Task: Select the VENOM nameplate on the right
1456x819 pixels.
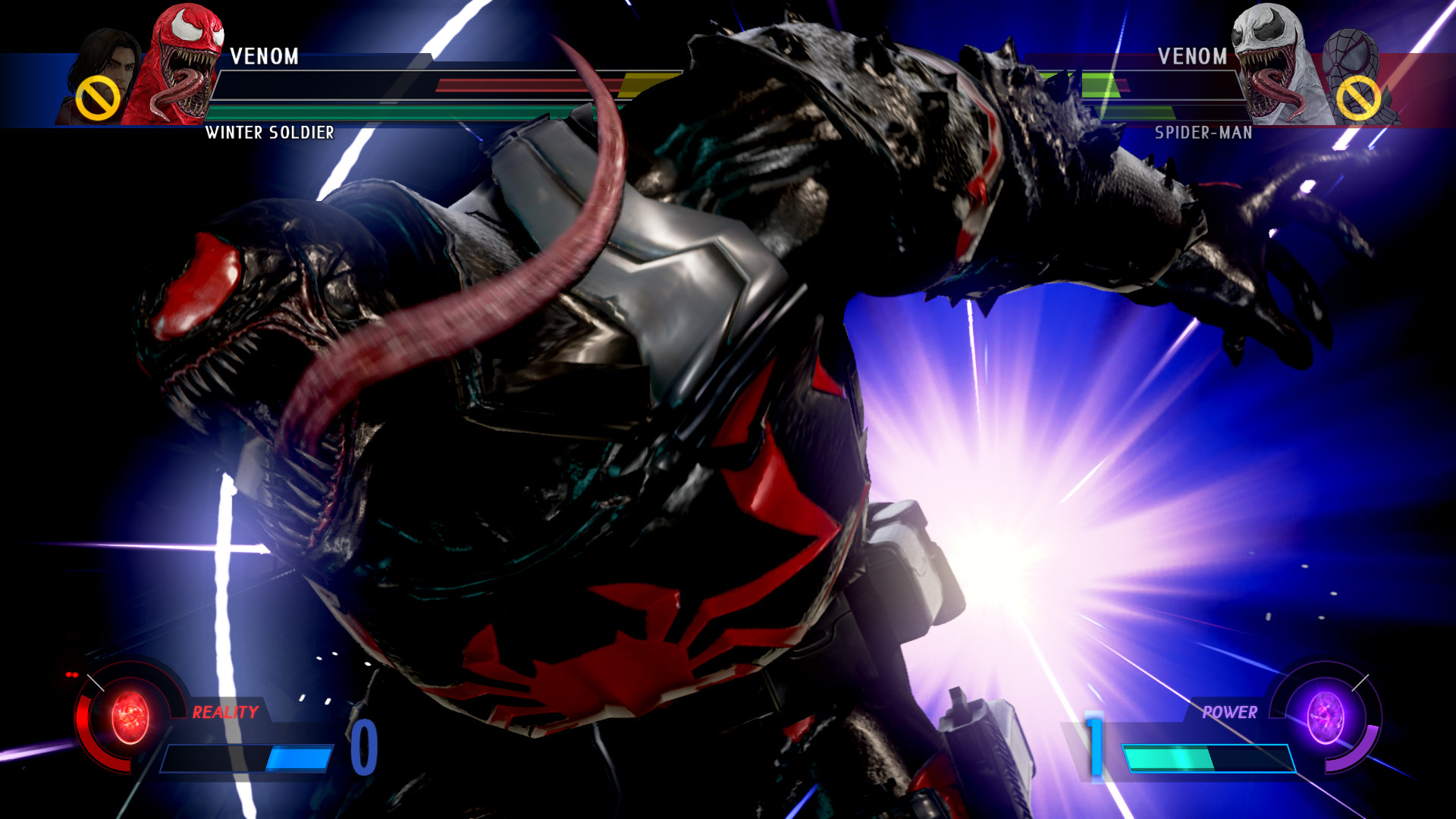Action: tap(1194, 57)
